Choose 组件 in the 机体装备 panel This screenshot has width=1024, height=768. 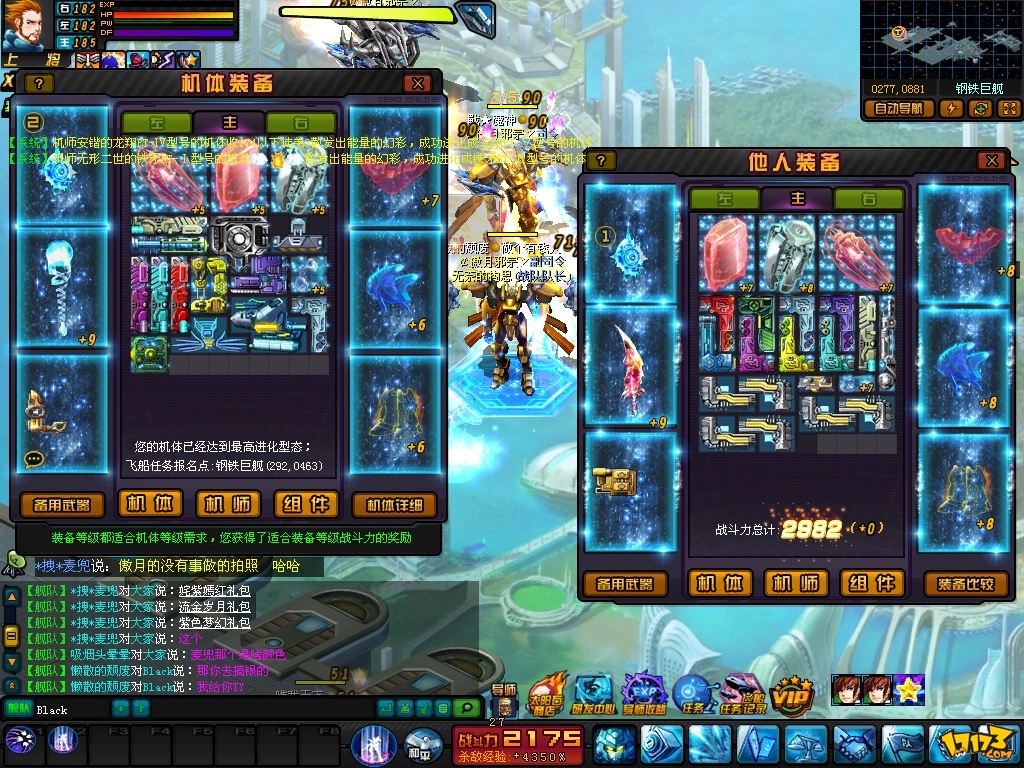(x=307, y=504)
